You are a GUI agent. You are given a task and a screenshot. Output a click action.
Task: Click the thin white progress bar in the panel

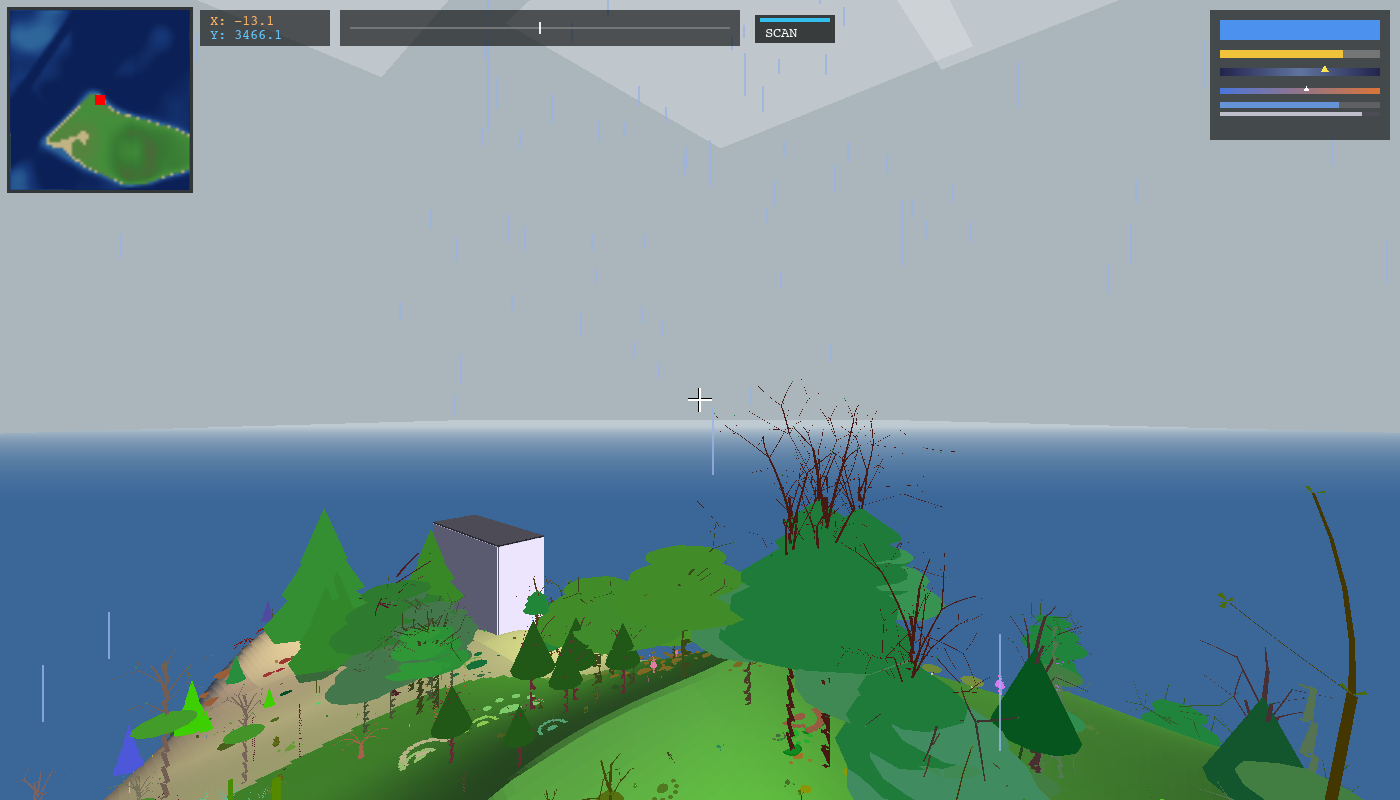1290,113
